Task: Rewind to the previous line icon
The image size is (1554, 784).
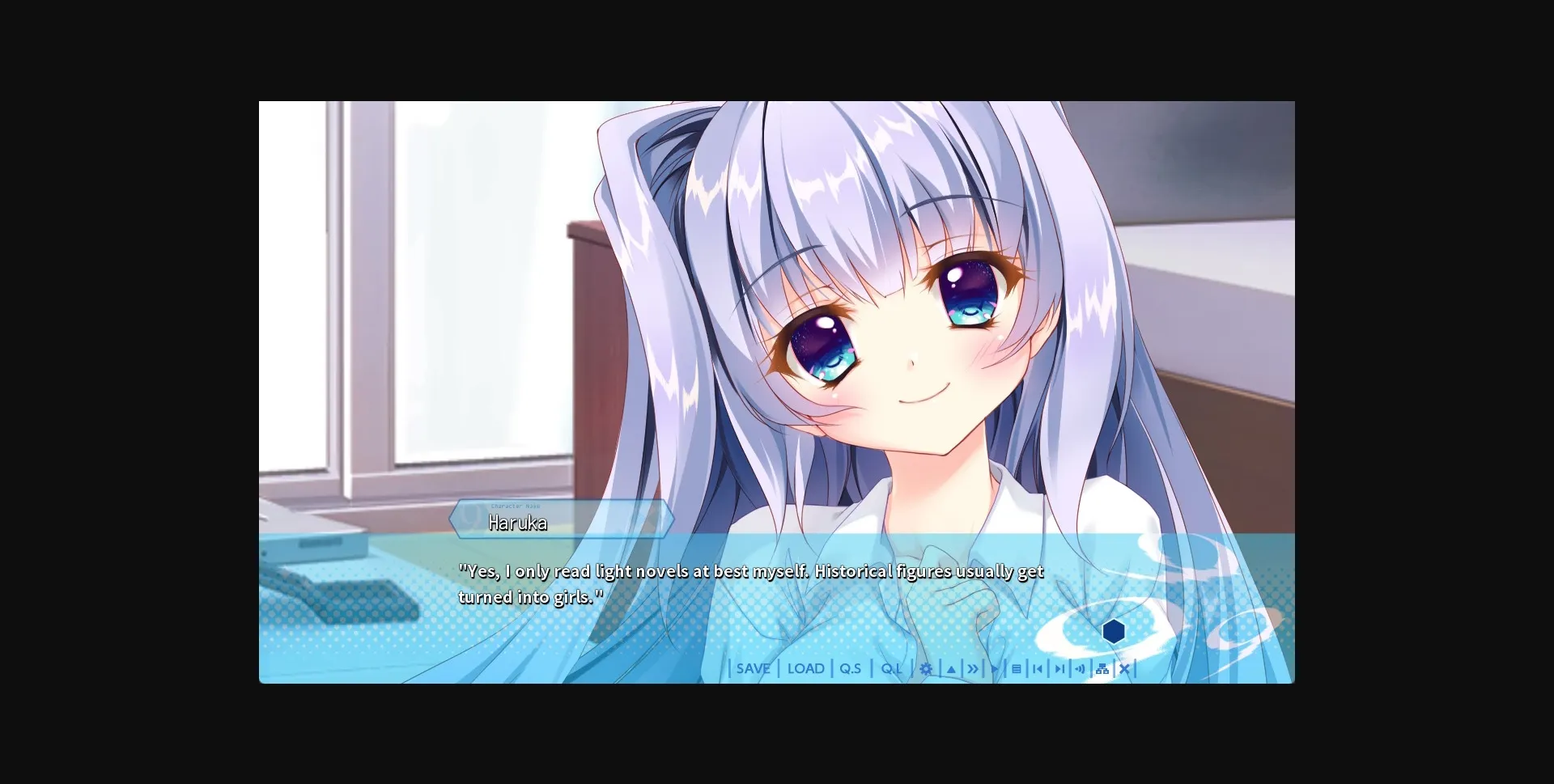Action: [1039, 668]
